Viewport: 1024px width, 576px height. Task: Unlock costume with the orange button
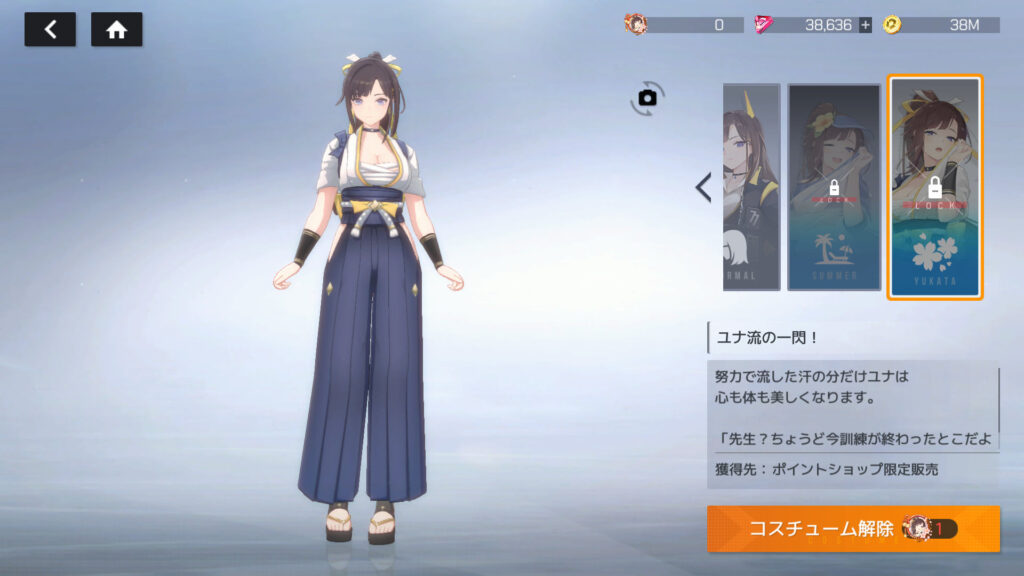coord(852,529)
